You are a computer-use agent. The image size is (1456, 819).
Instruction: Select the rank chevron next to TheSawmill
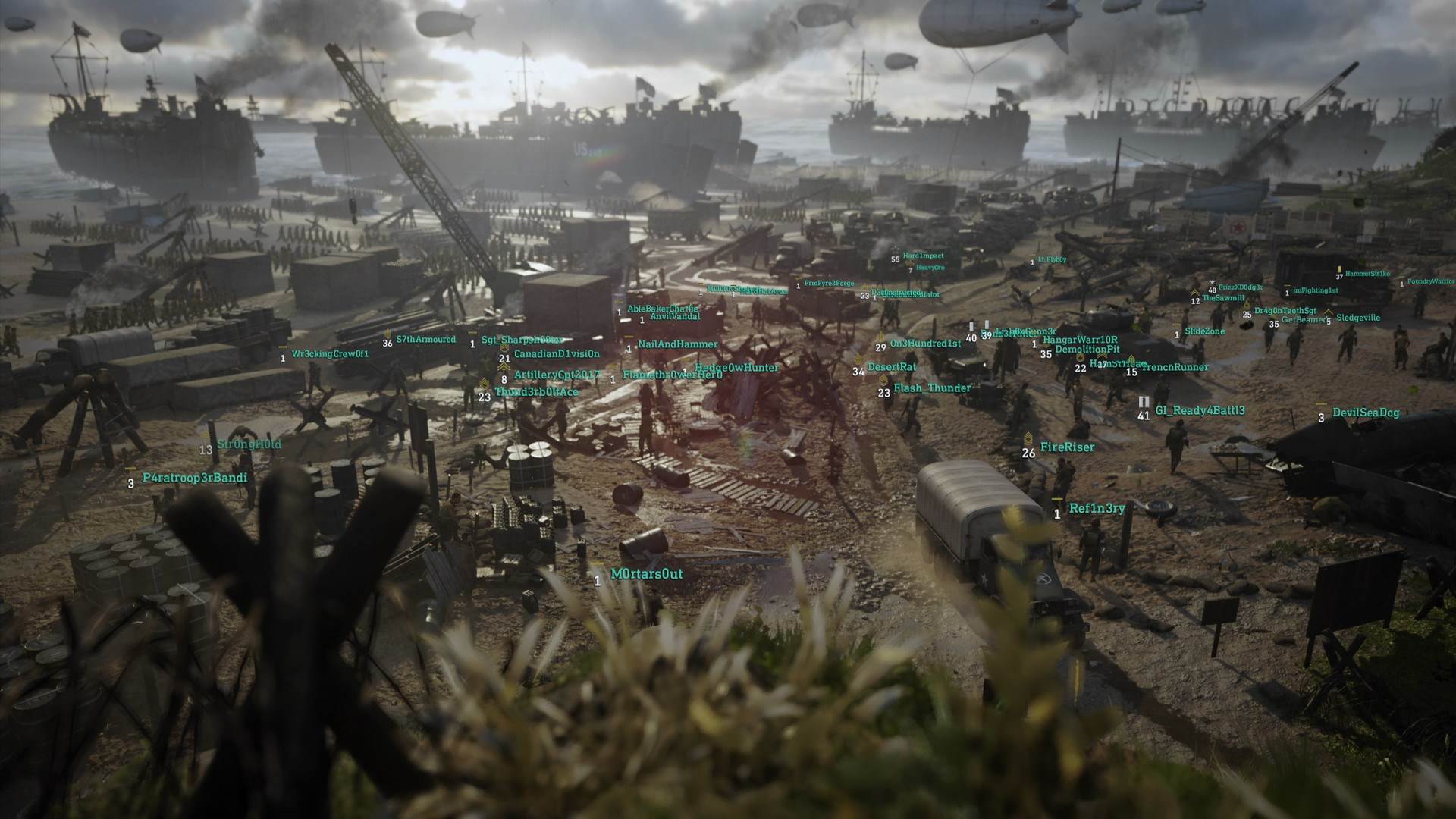(1194, 293)
